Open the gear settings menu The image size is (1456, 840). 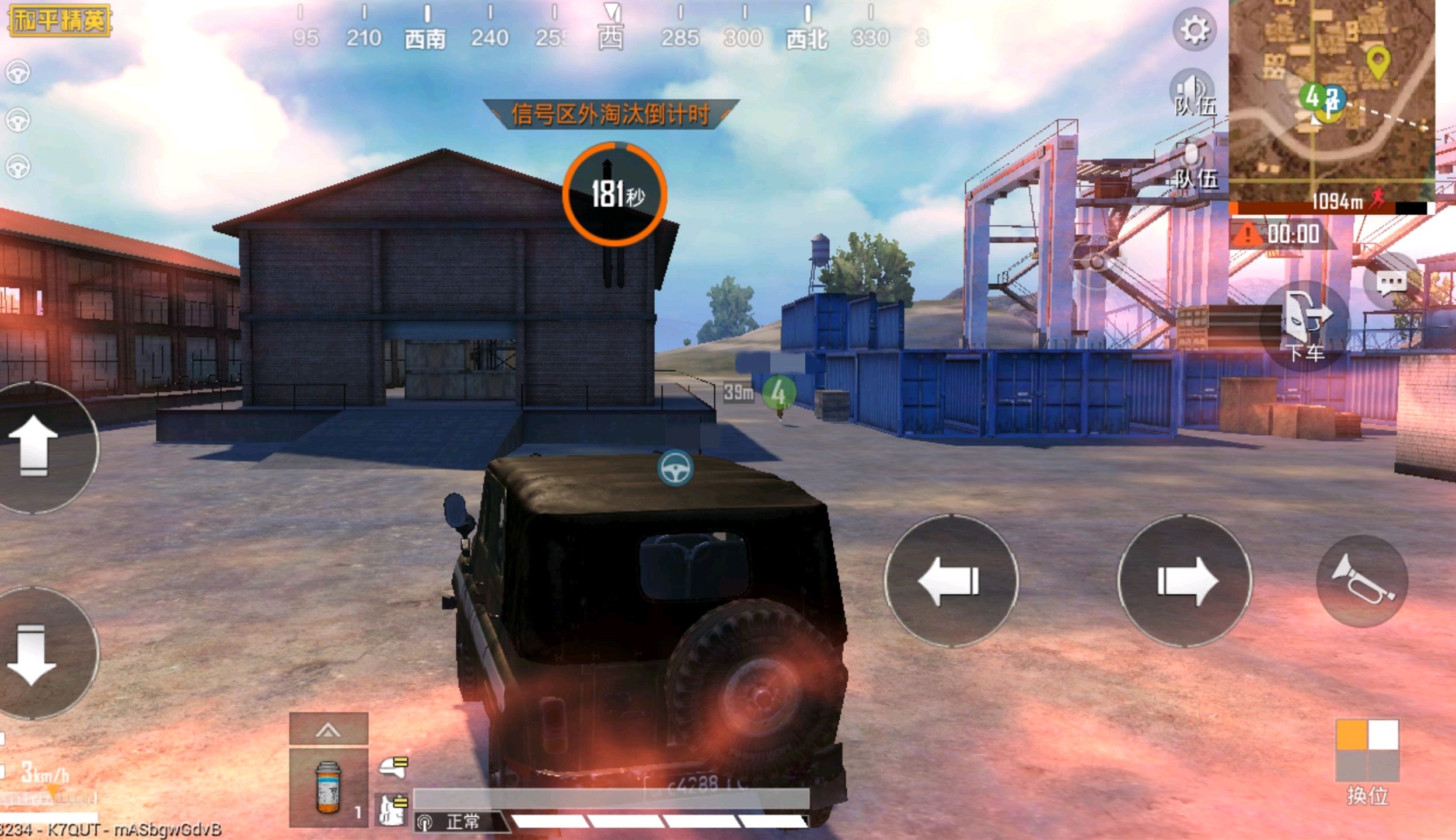(x=1194, y=29)
